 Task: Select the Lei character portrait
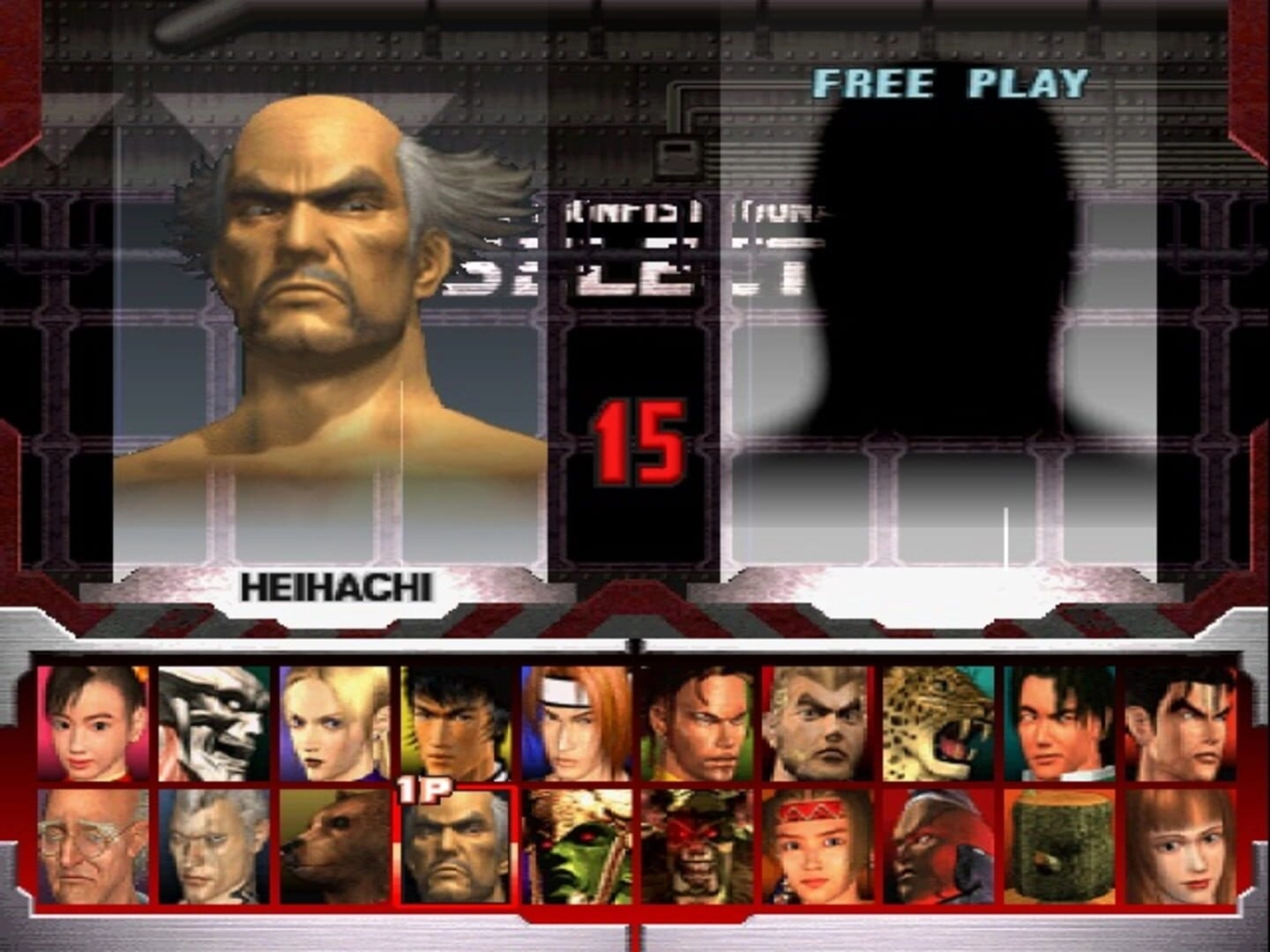click(x=1059, y=723)
